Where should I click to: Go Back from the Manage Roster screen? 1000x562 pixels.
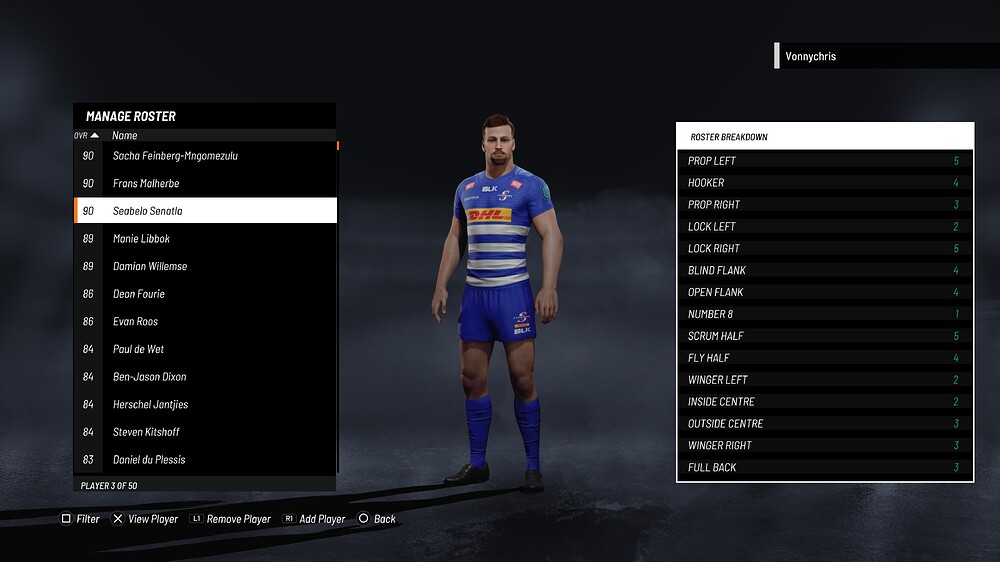[377, 519]
